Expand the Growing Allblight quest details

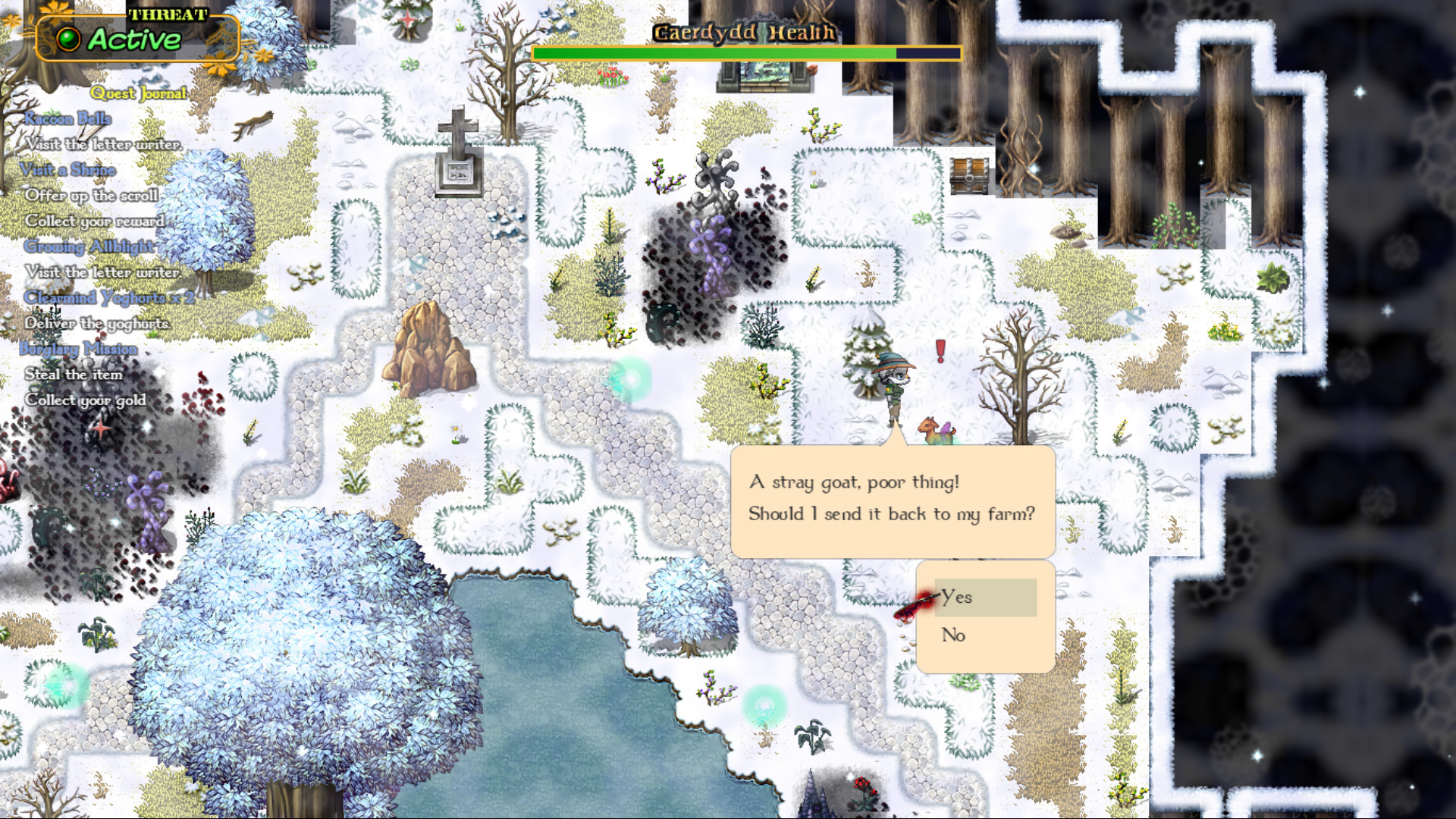point(89,246)
